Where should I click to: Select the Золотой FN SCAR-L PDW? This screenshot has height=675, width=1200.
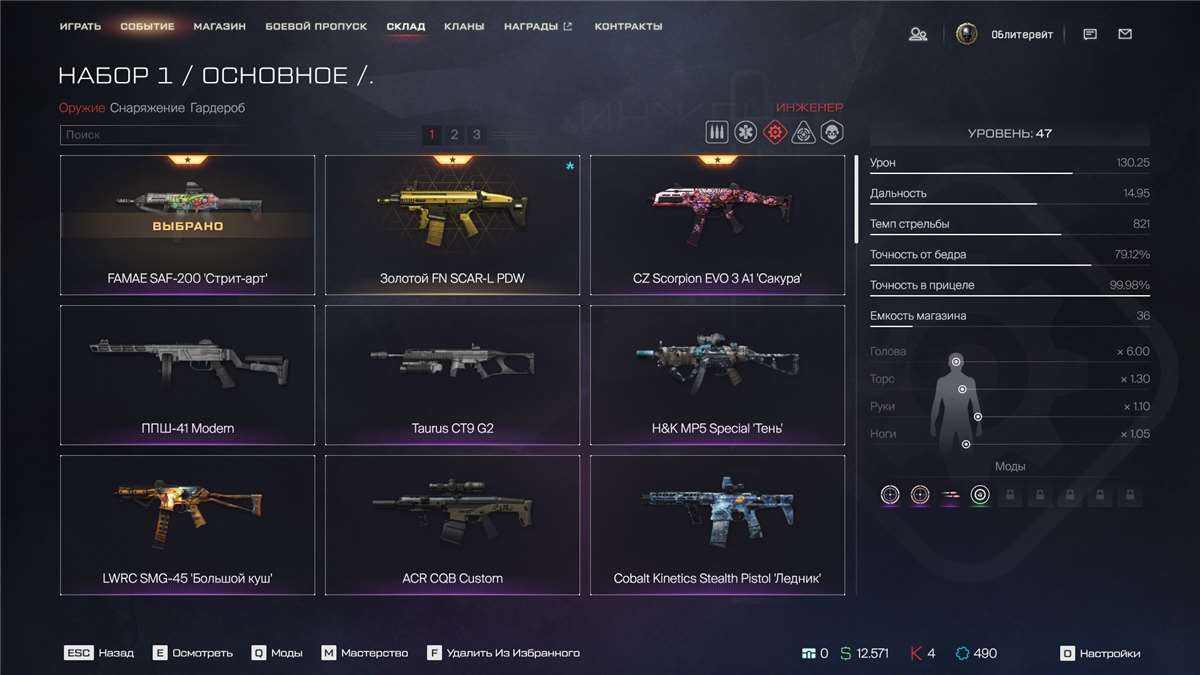tap(452, 225)
